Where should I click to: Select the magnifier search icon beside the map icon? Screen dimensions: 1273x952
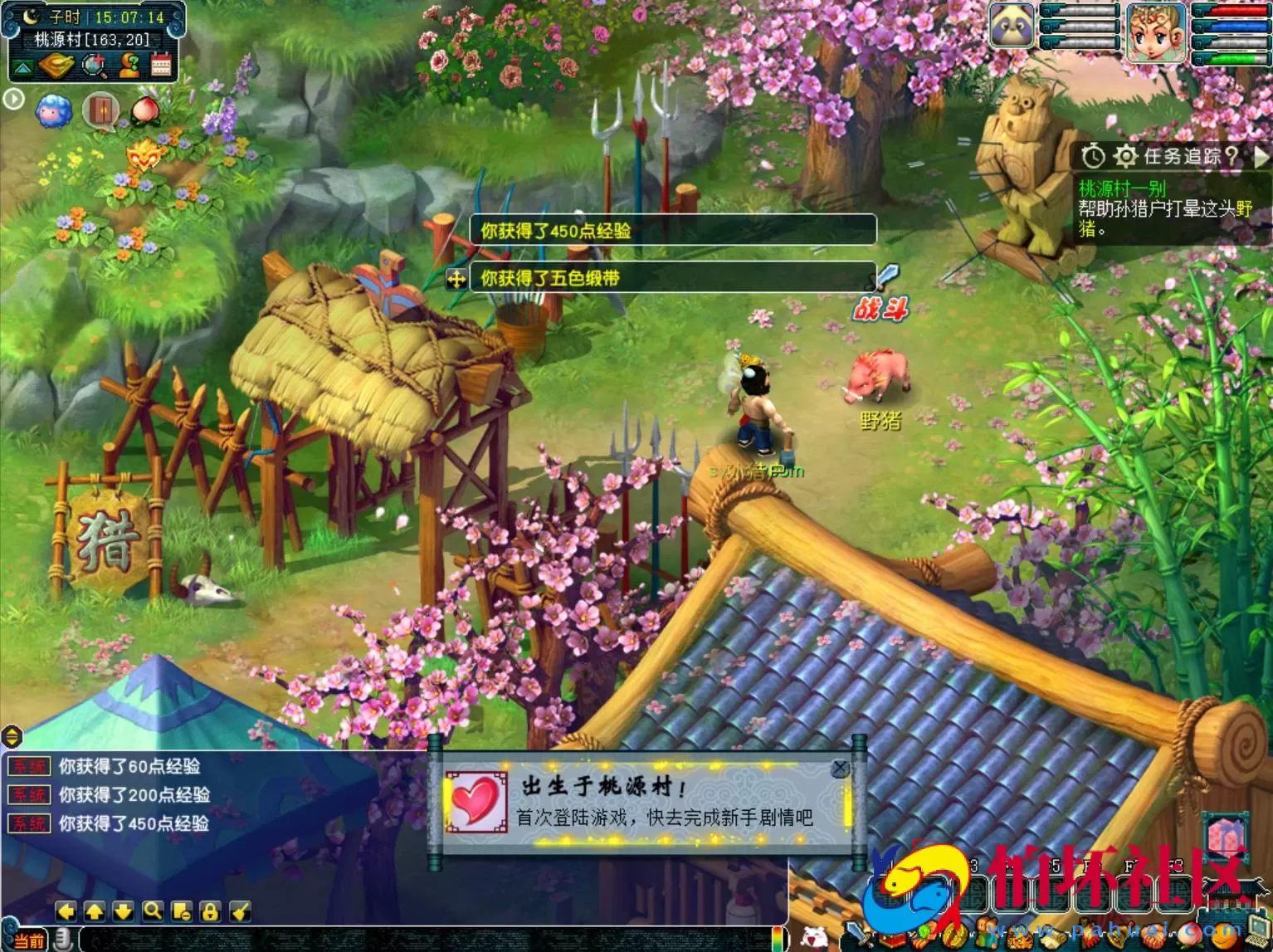click(93, 65)
